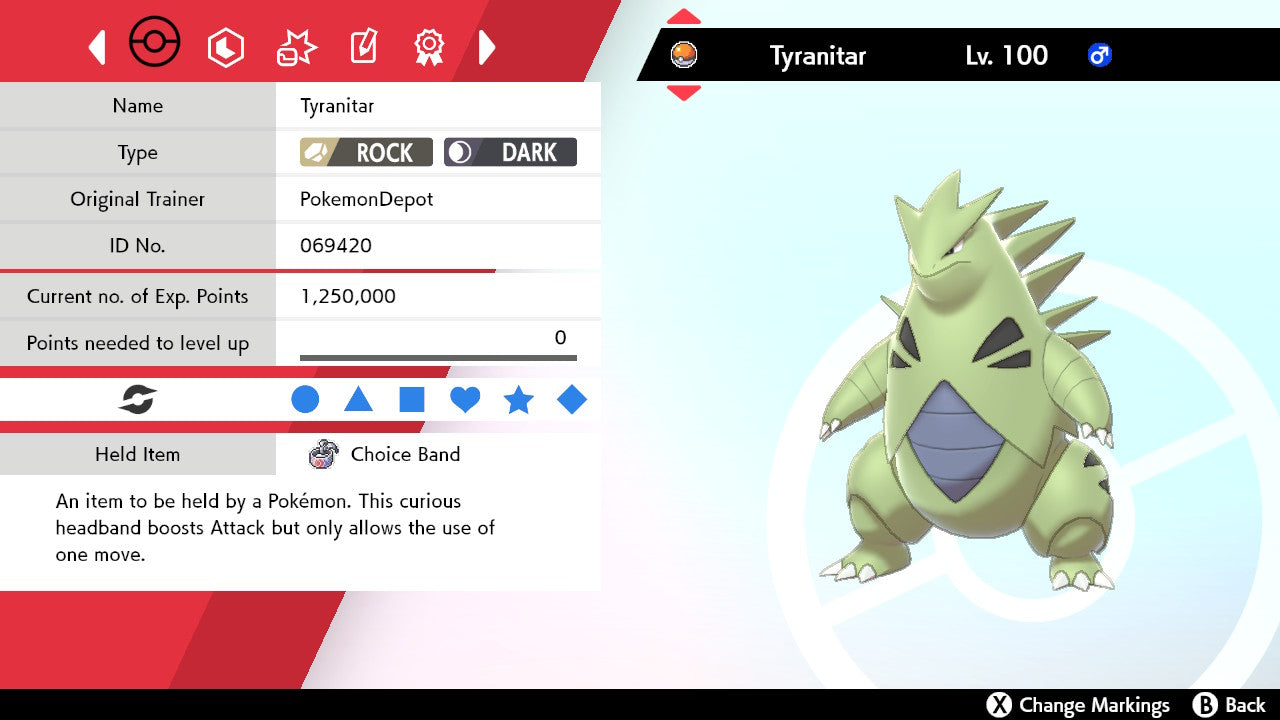Open the trainer memo notepad tab
The width and height of the screenshot is (1280, 720).
click(x=362, y=47)
